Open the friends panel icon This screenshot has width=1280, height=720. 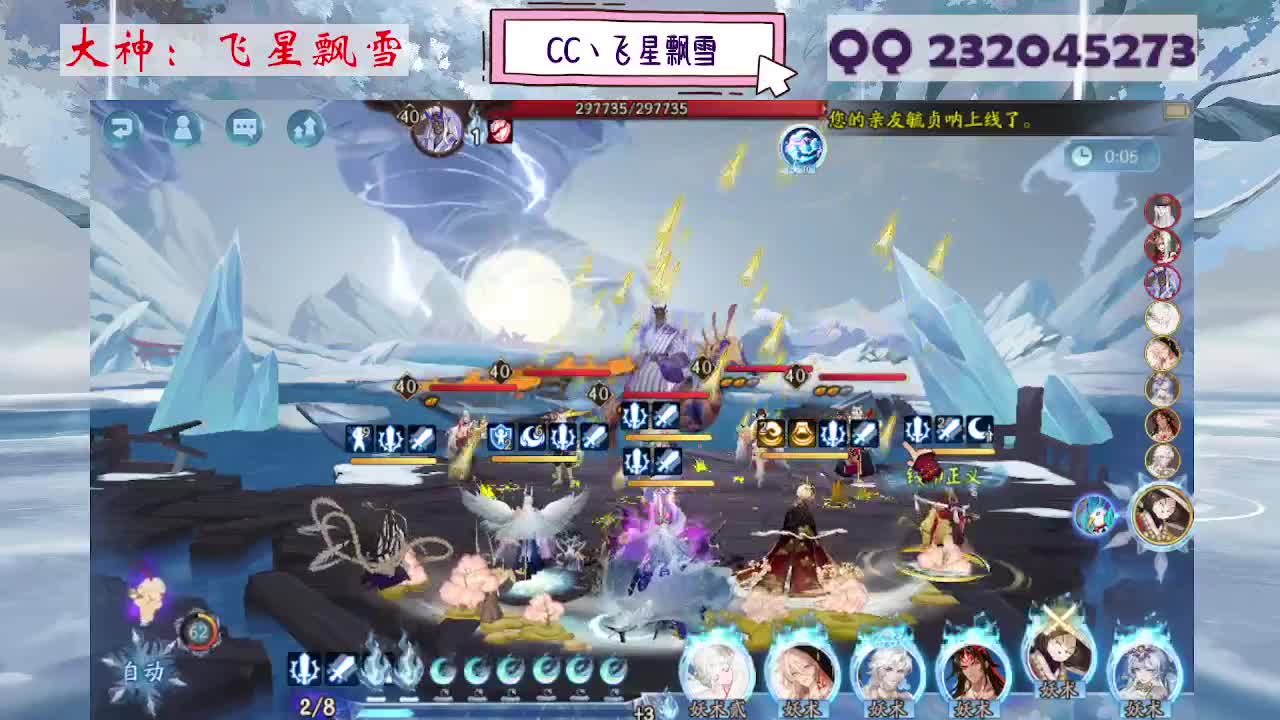click(x=183, y=130)
